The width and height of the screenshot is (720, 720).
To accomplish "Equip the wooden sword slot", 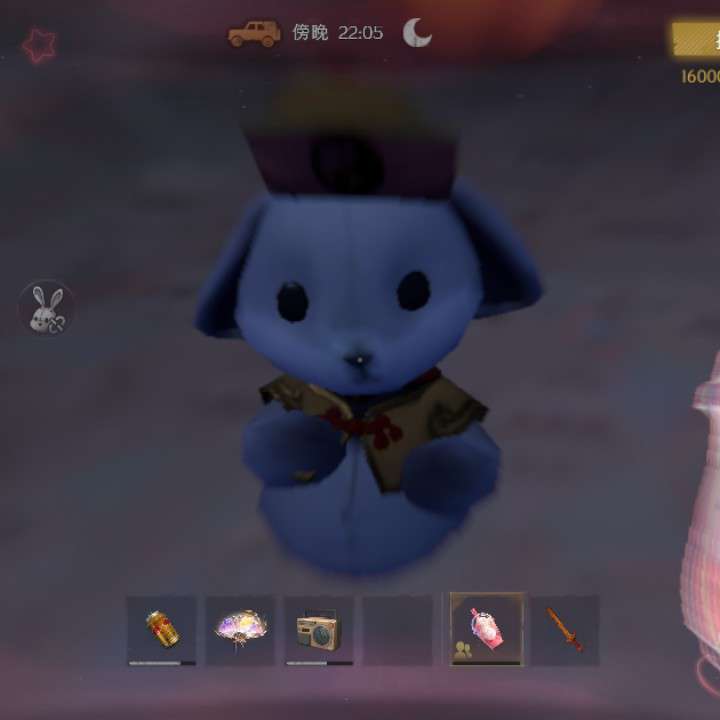I will [565, 630].
